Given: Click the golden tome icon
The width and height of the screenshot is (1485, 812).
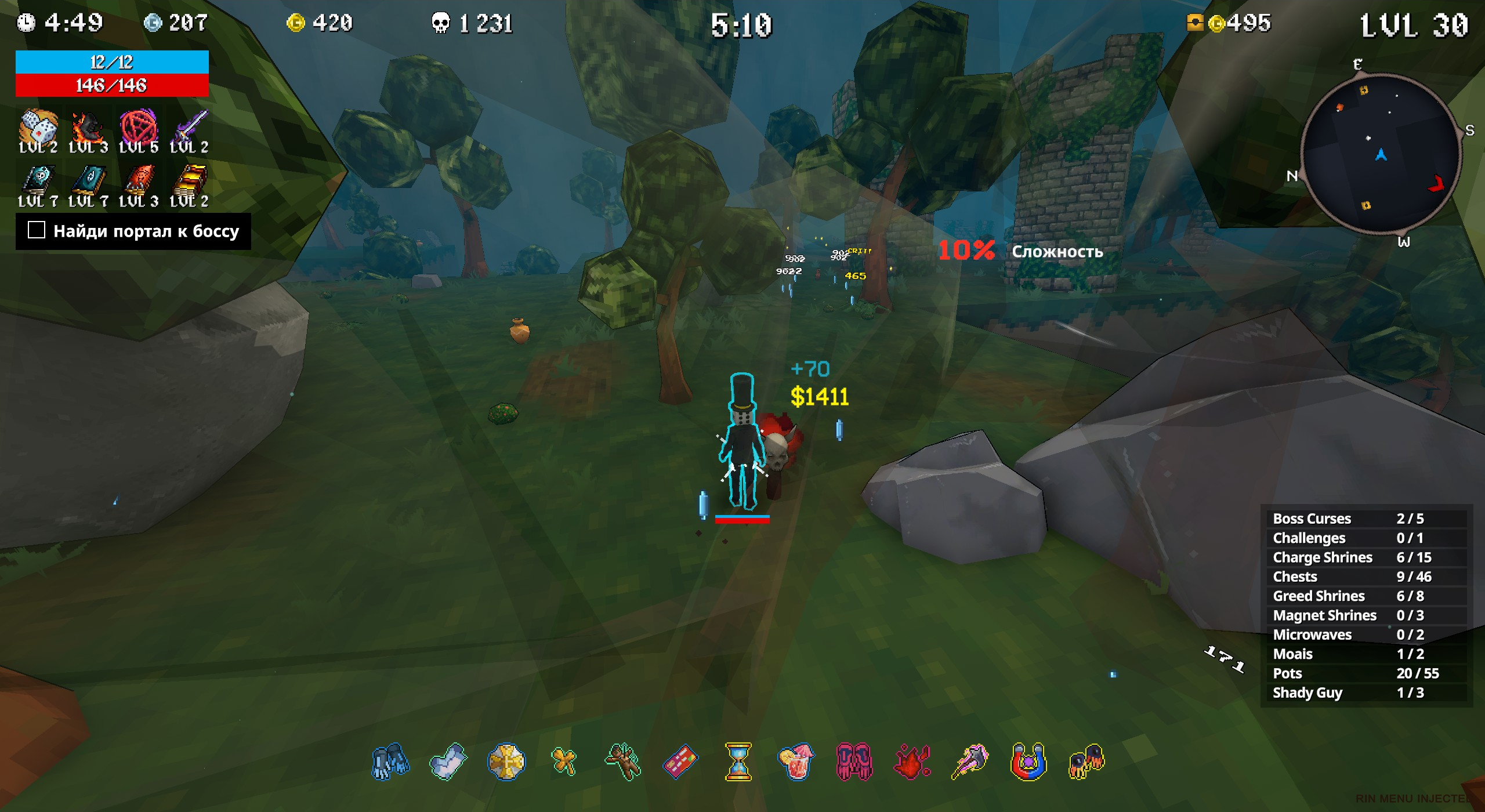Looking at the screenshot, I should (189, 180).
